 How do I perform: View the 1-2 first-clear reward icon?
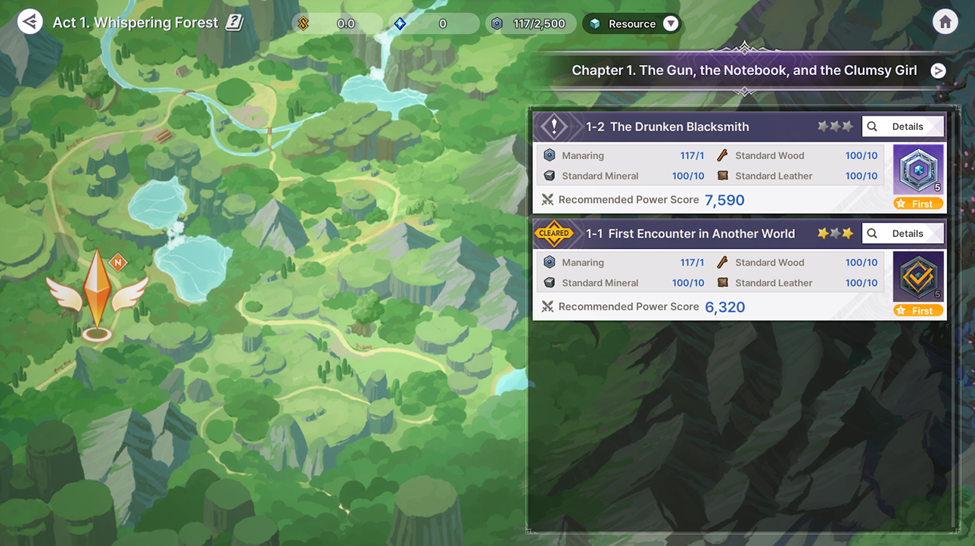(917, 172)
